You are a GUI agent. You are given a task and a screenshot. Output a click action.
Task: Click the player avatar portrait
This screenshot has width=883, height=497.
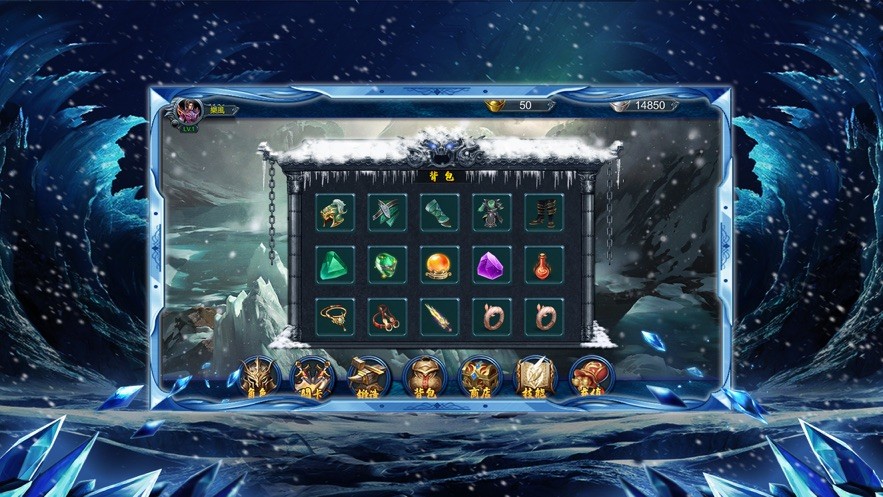188,110
